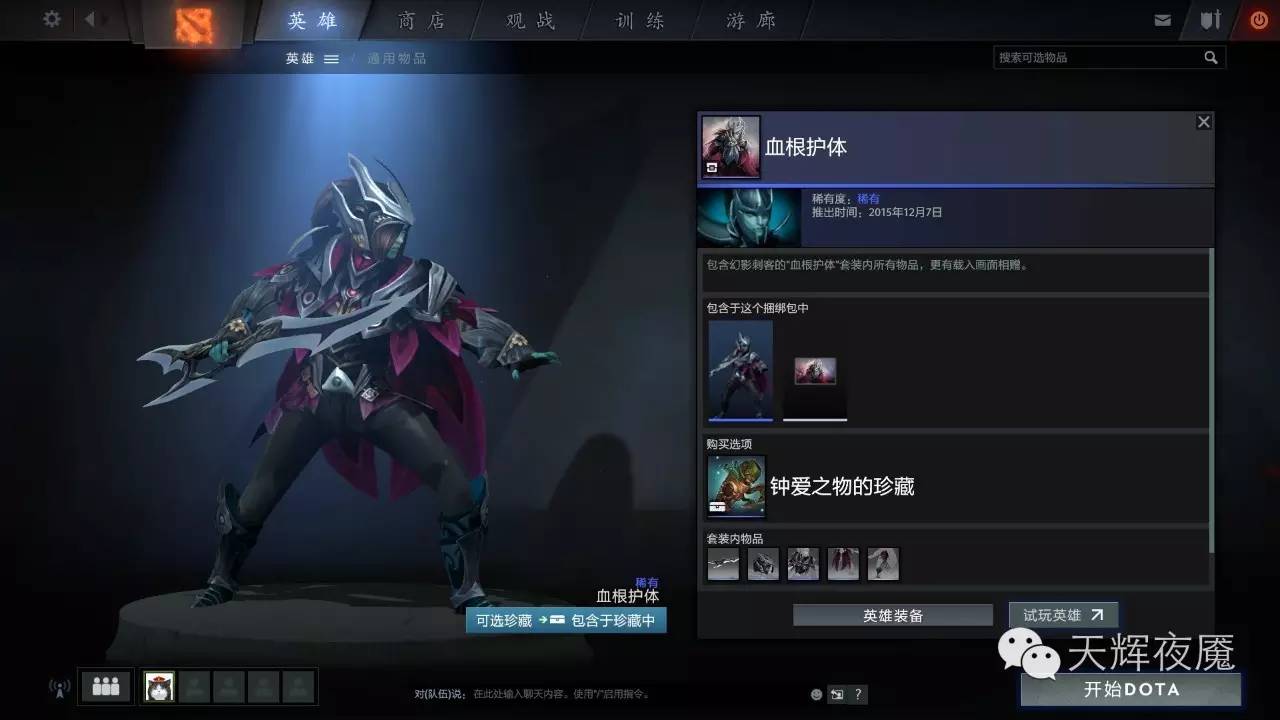
Task: Click the Dota 2 logo
Action: [x=195, y=23]
